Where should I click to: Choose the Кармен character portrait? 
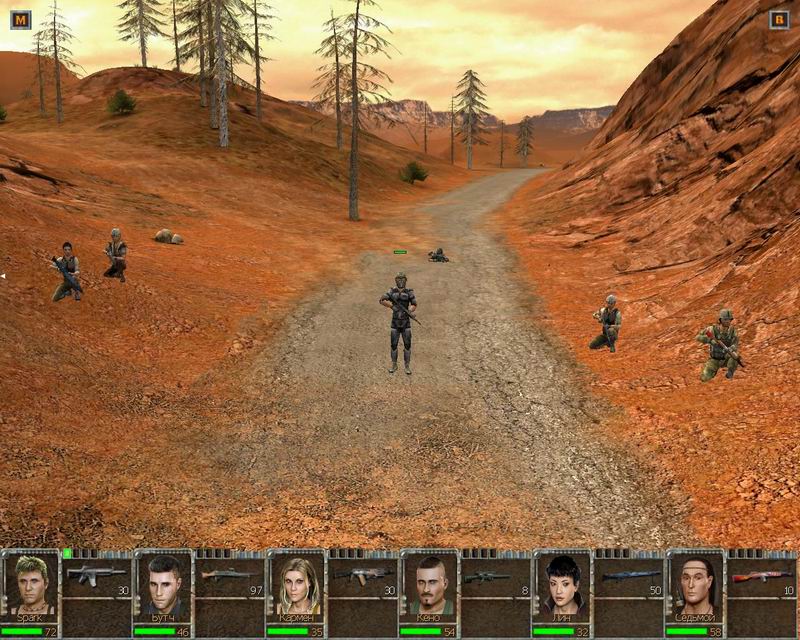[x=297, y=583]
